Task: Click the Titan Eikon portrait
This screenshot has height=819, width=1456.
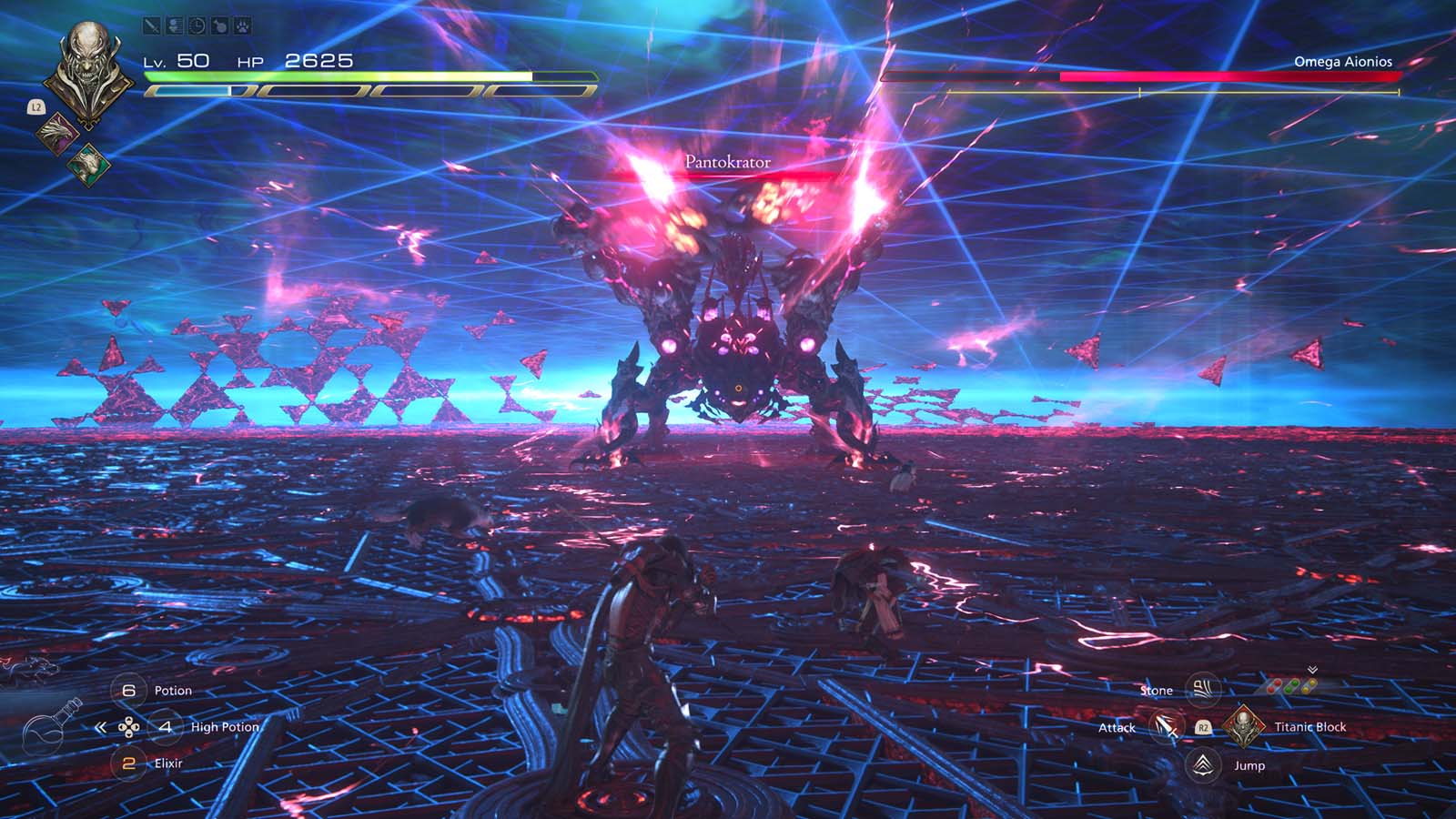Action: coord(88,68)
